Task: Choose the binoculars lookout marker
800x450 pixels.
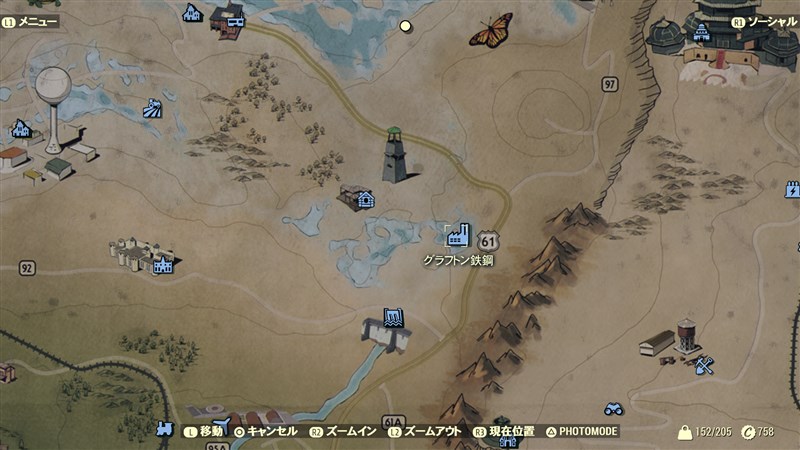Action: point(614,408)
